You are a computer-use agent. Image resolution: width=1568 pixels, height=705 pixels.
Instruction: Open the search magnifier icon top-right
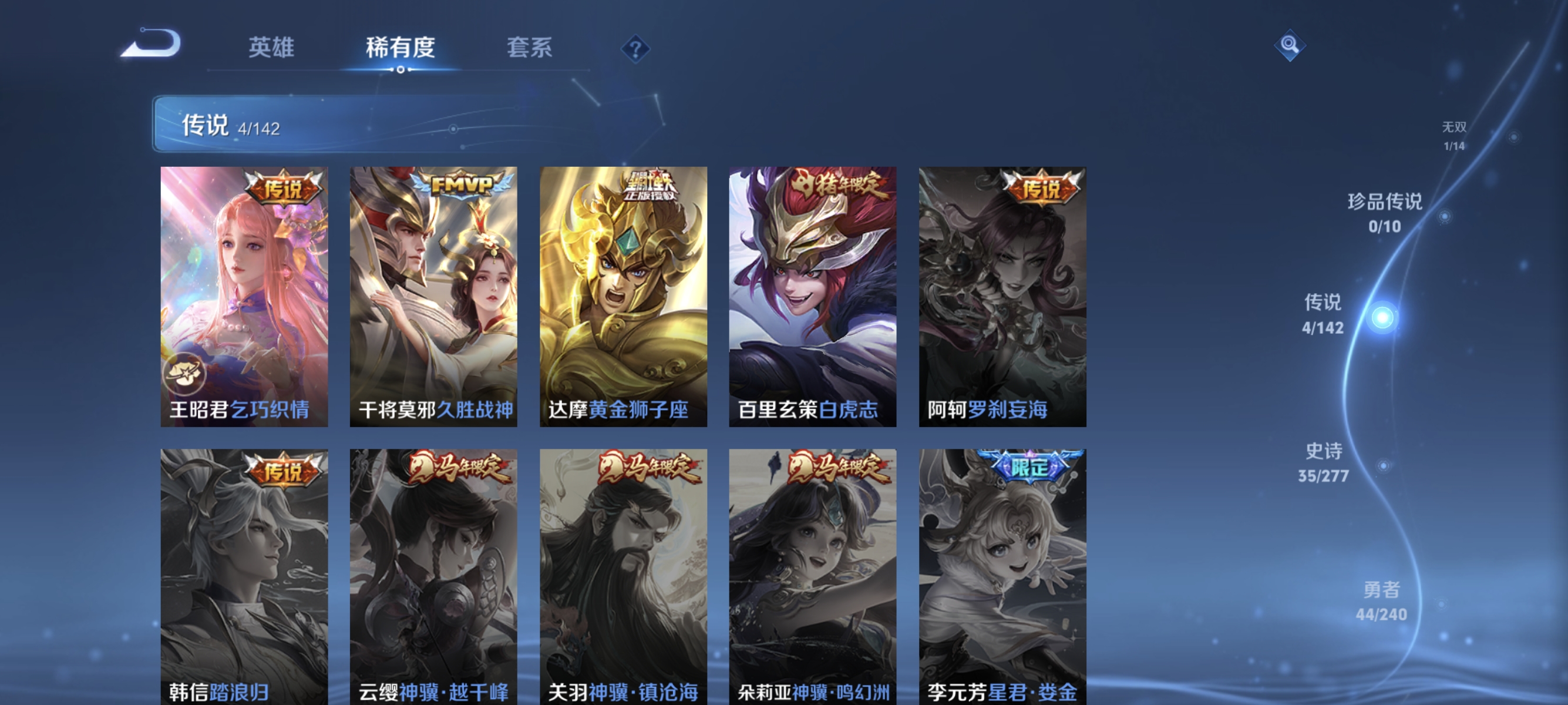(x=1290, y=45)
